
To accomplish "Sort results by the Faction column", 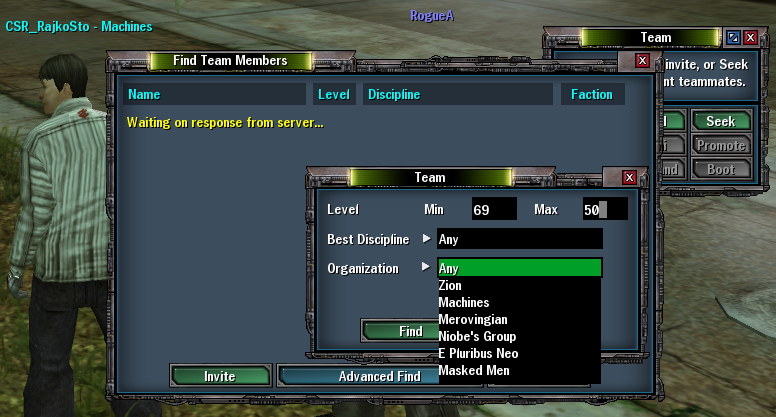I will click(592, 95).
